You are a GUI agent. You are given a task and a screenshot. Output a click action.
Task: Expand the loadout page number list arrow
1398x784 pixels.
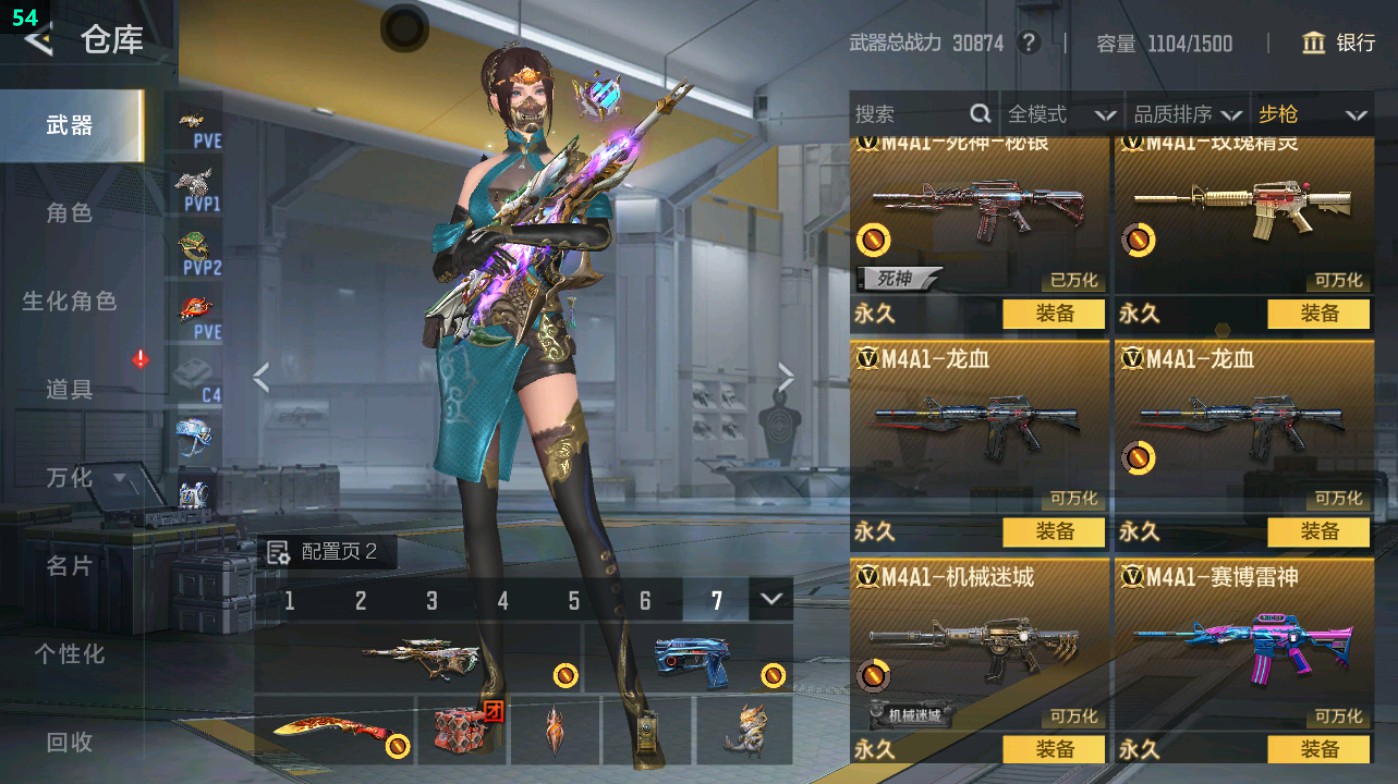coord(770,599)
